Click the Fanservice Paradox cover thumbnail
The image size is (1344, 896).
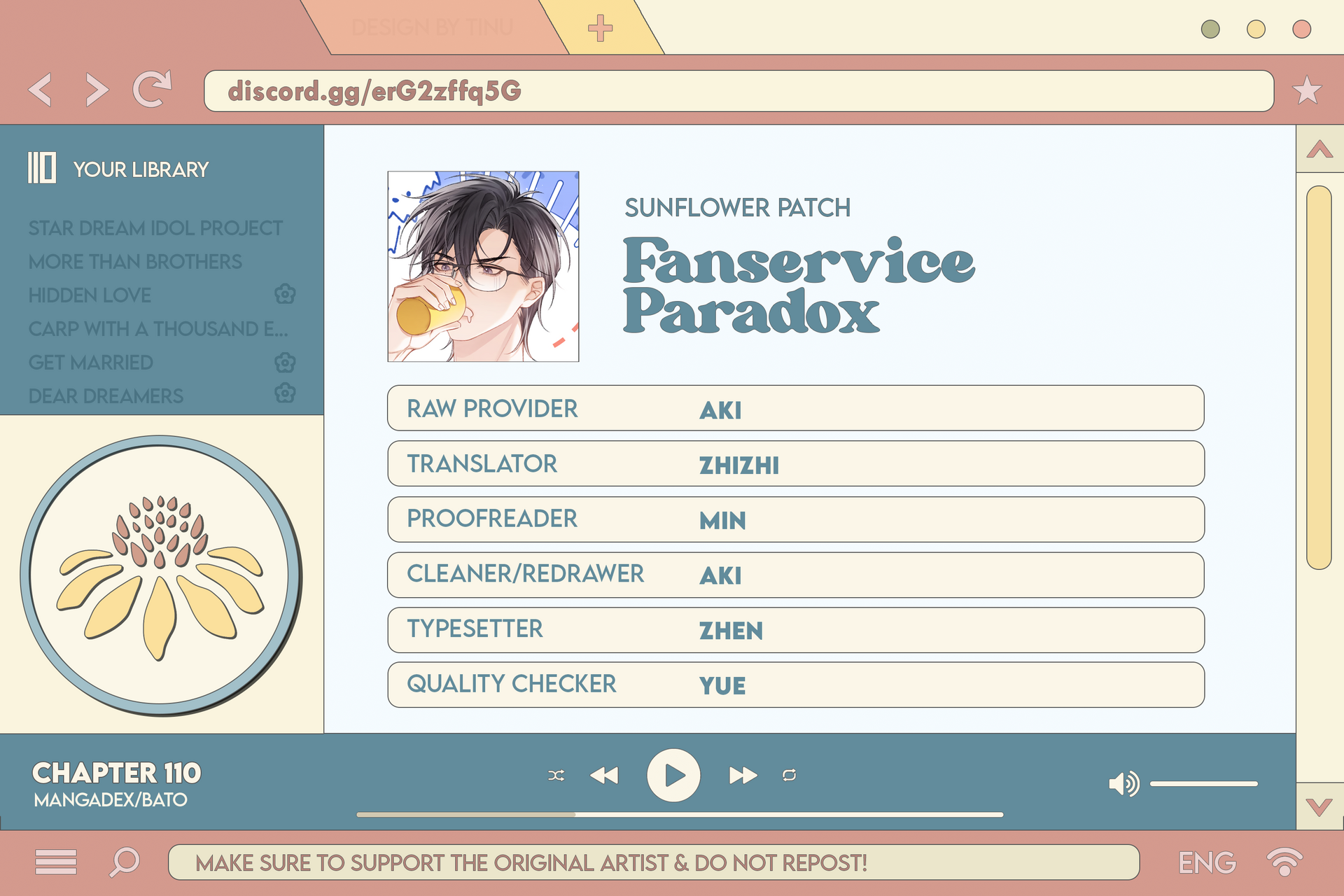click(x=483, y=267)
